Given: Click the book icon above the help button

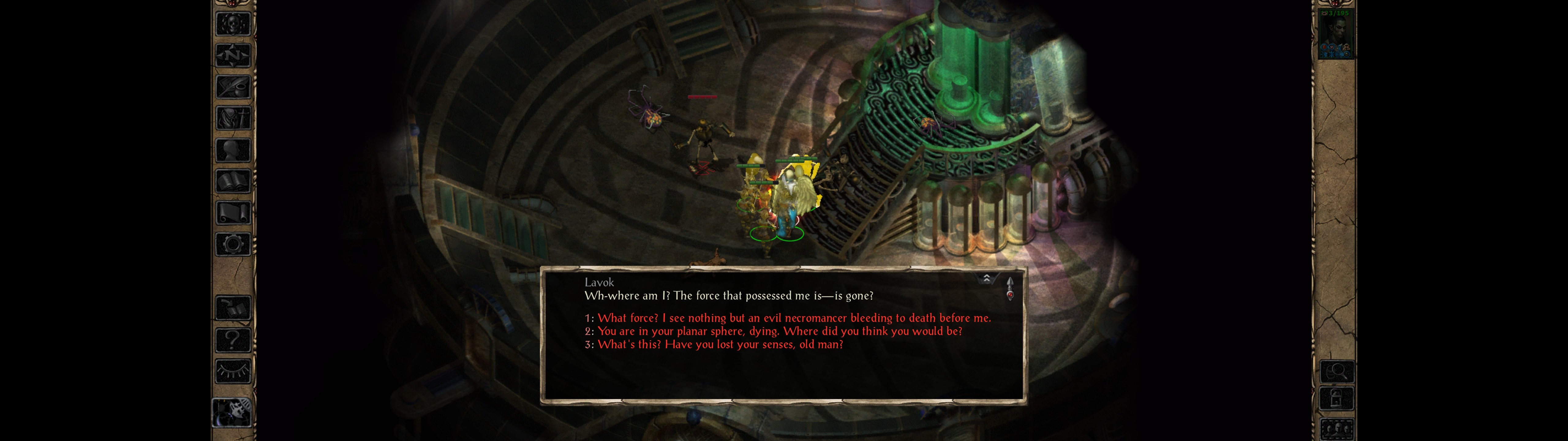Looking at the screenshot, I should coord(233,308).
